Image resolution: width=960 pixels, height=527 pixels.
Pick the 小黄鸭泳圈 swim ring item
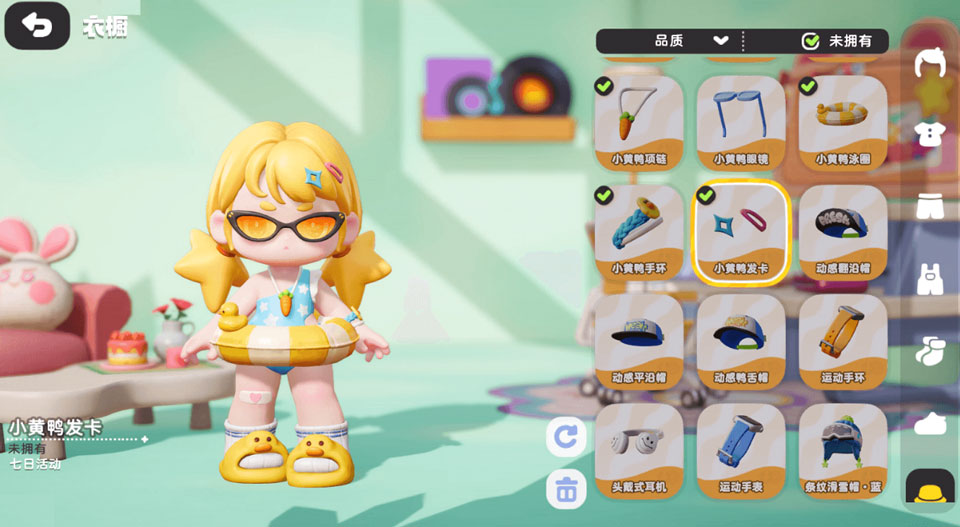(x=843, y=121)
